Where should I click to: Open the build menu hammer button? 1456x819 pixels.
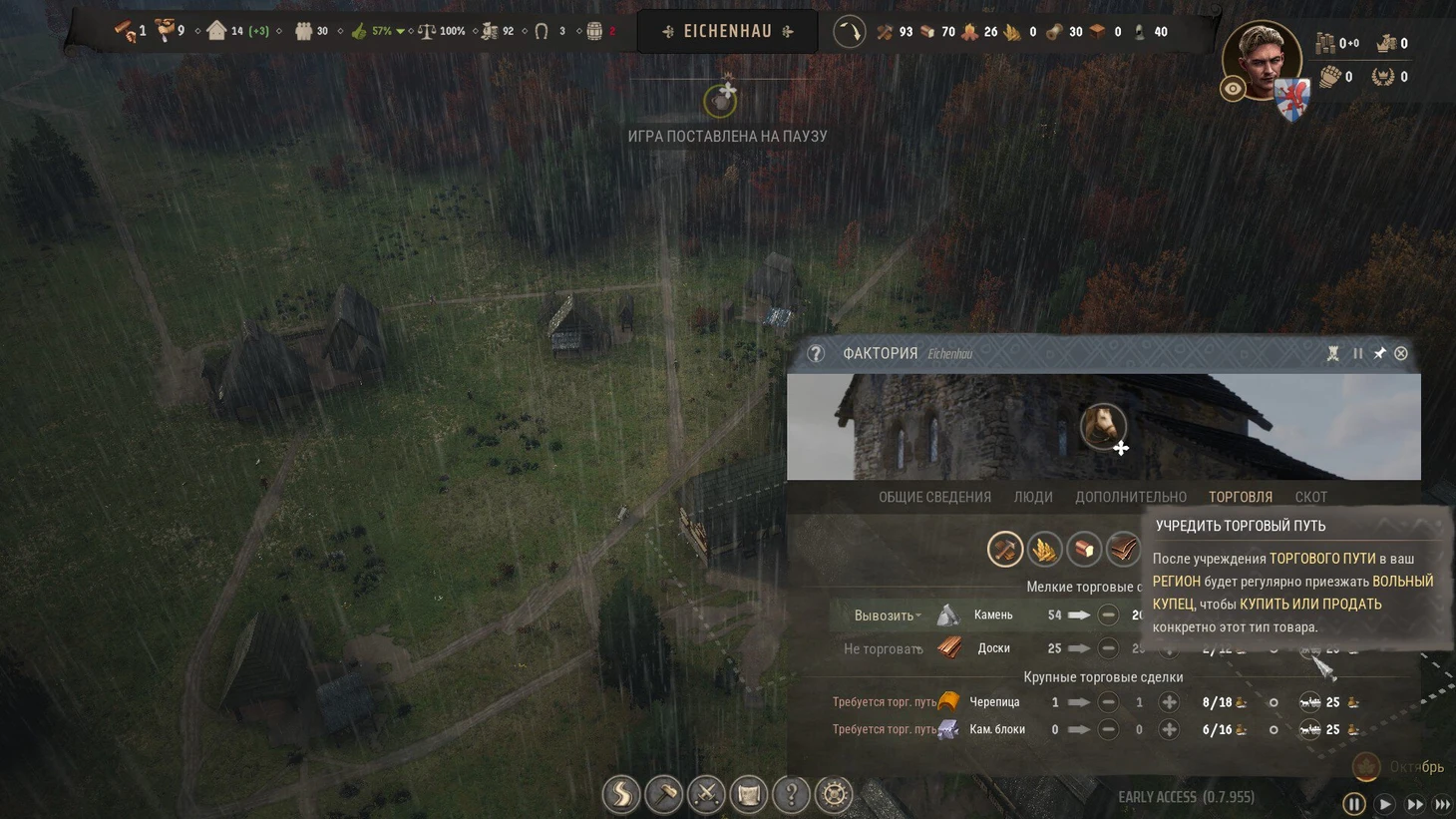point(663,794)
